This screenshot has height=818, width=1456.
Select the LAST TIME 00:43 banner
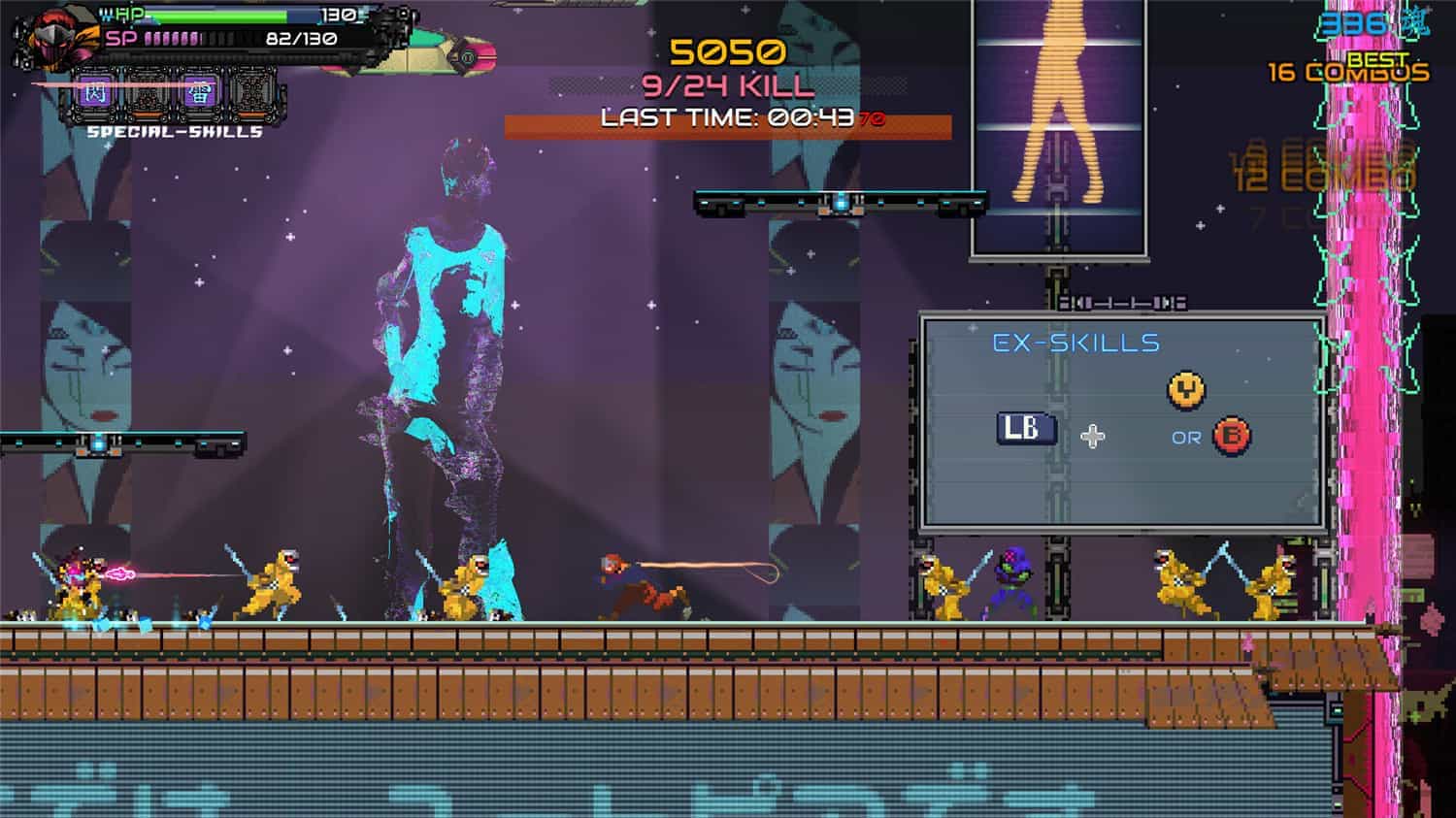(729, 120)
